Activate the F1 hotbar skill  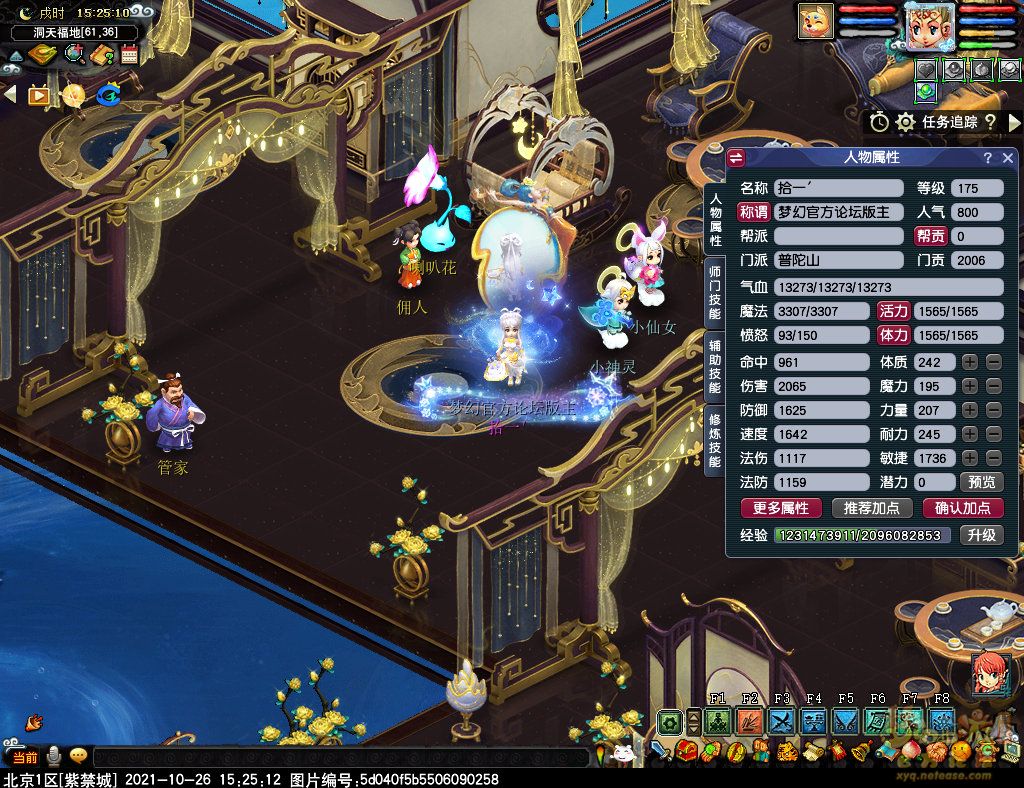point(717,720)
